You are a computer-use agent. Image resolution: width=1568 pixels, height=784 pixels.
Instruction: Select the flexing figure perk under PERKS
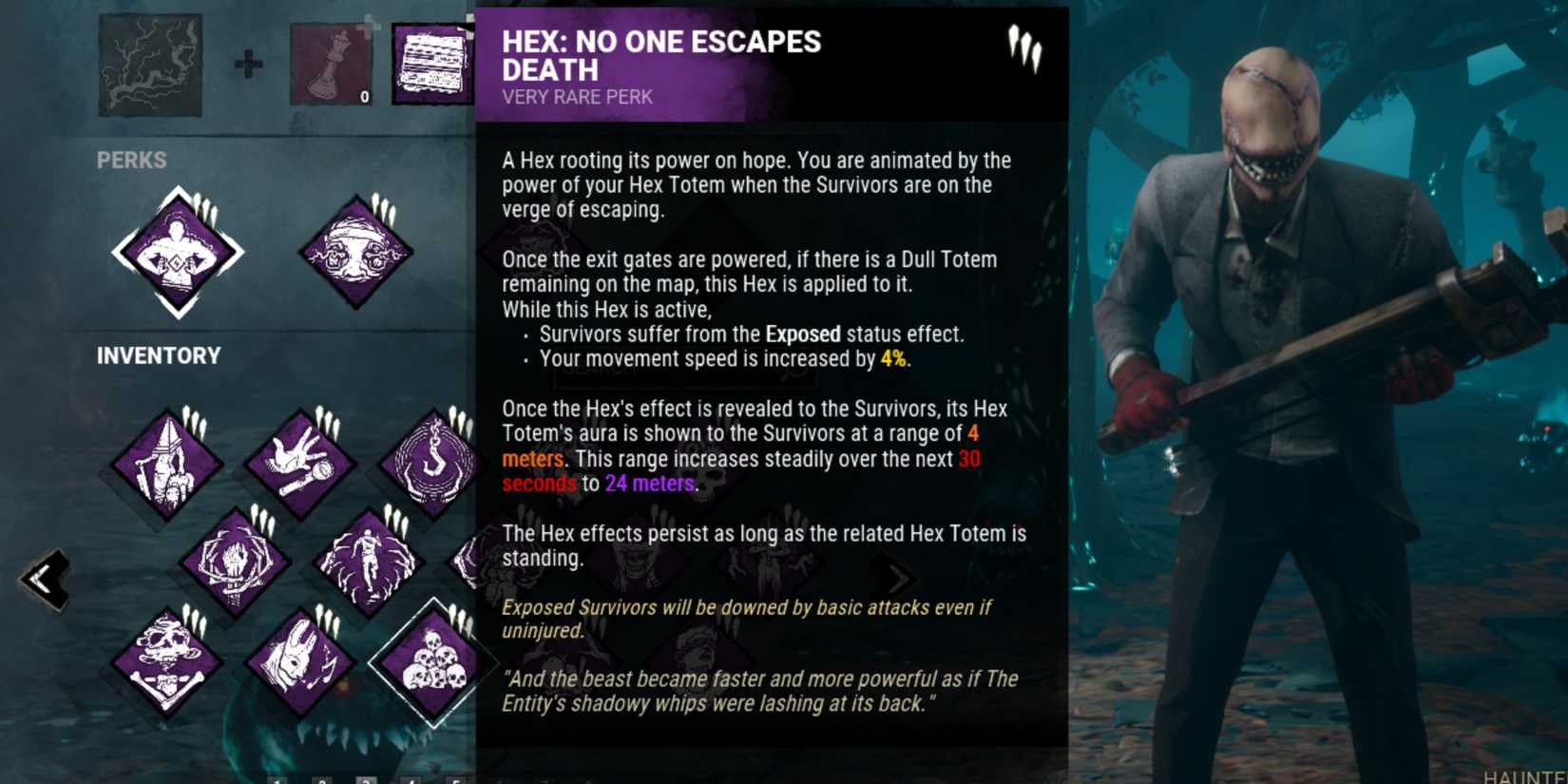pyautogui.click(x=181, y=252)
